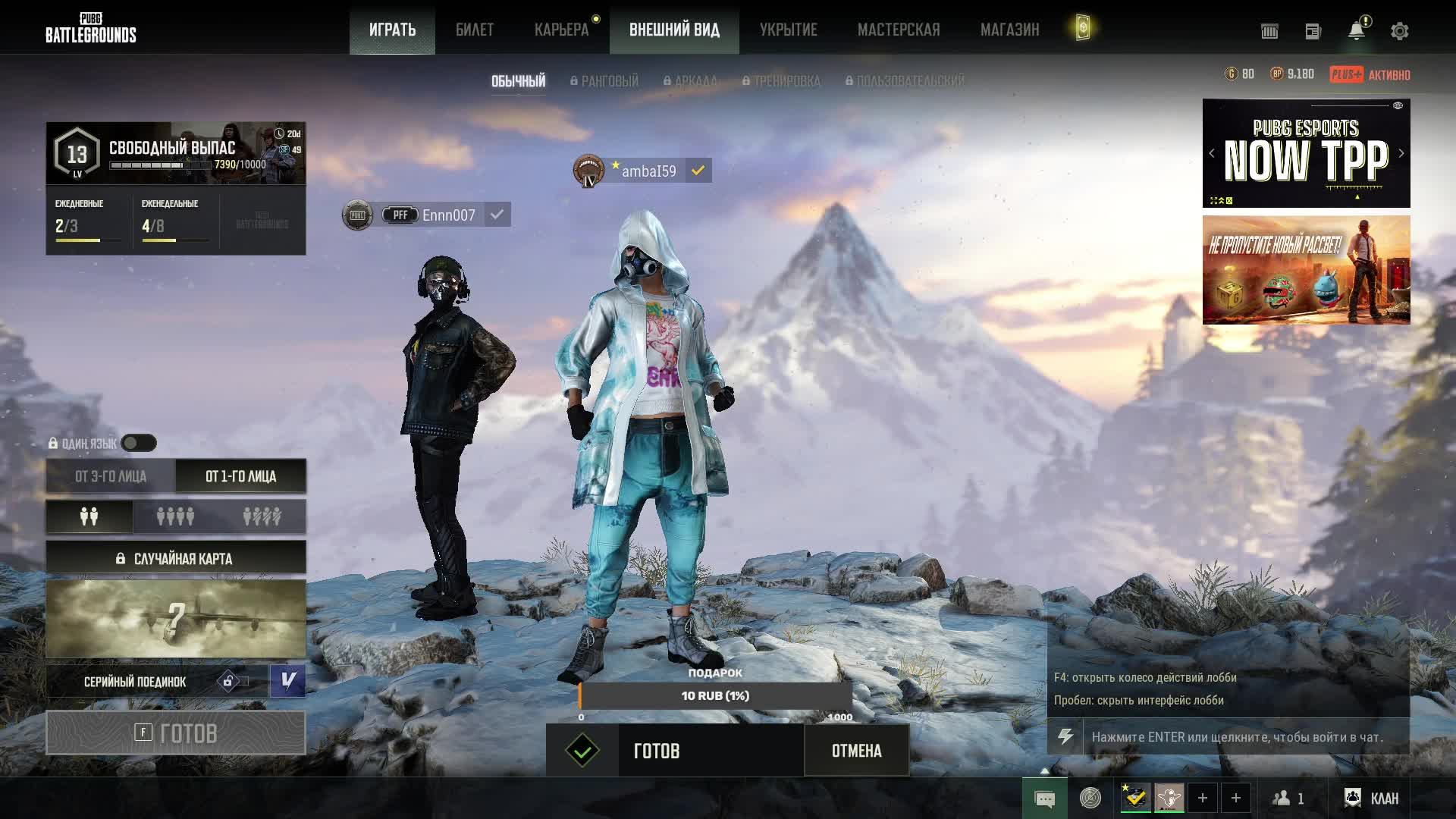This screenshot has width=1456, height=819.
Task: Open the settings gear icon
Action: (1399, 31)
